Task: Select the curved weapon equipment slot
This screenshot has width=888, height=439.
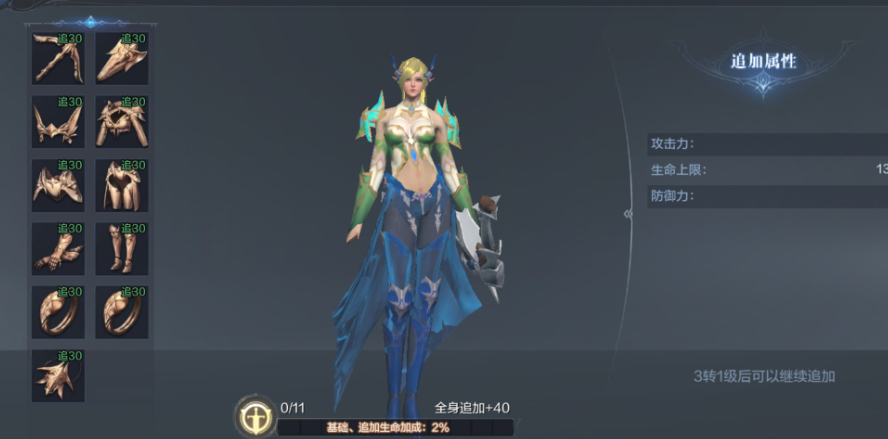Action: [57, 58]
